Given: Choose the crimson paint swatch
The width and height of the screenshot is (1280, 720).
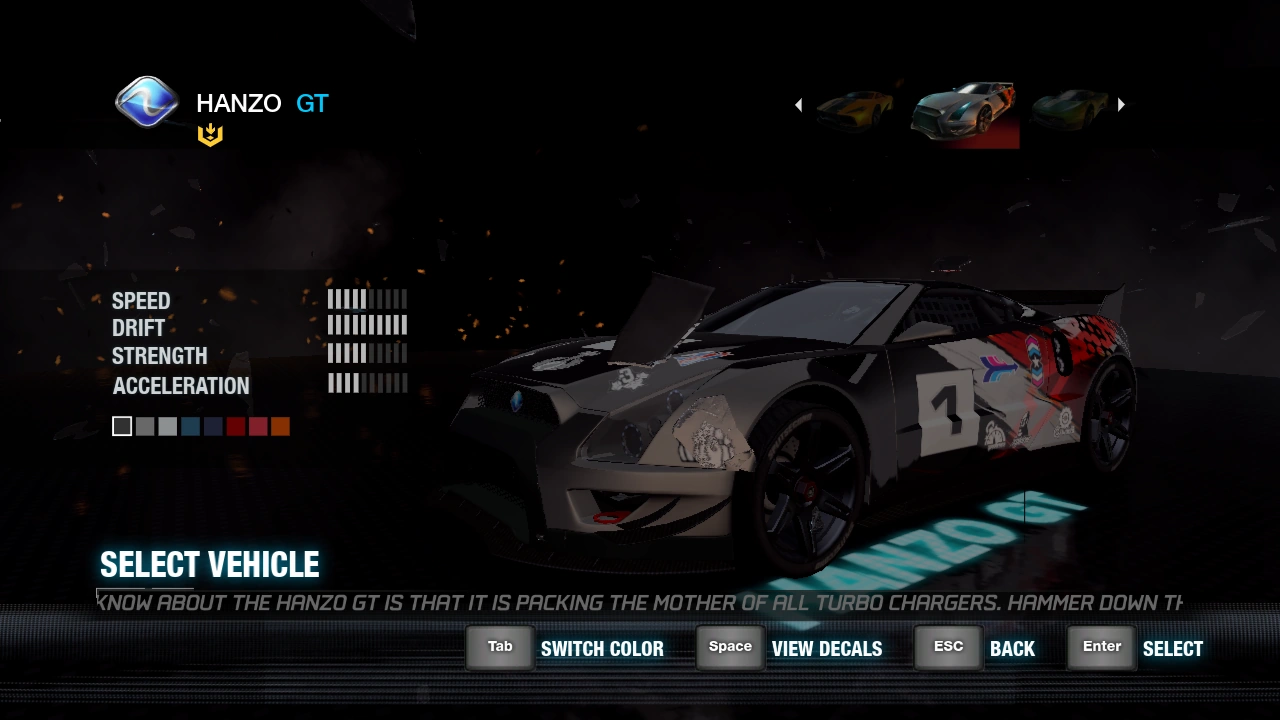Looking at the screenshot, I should 258,427.
